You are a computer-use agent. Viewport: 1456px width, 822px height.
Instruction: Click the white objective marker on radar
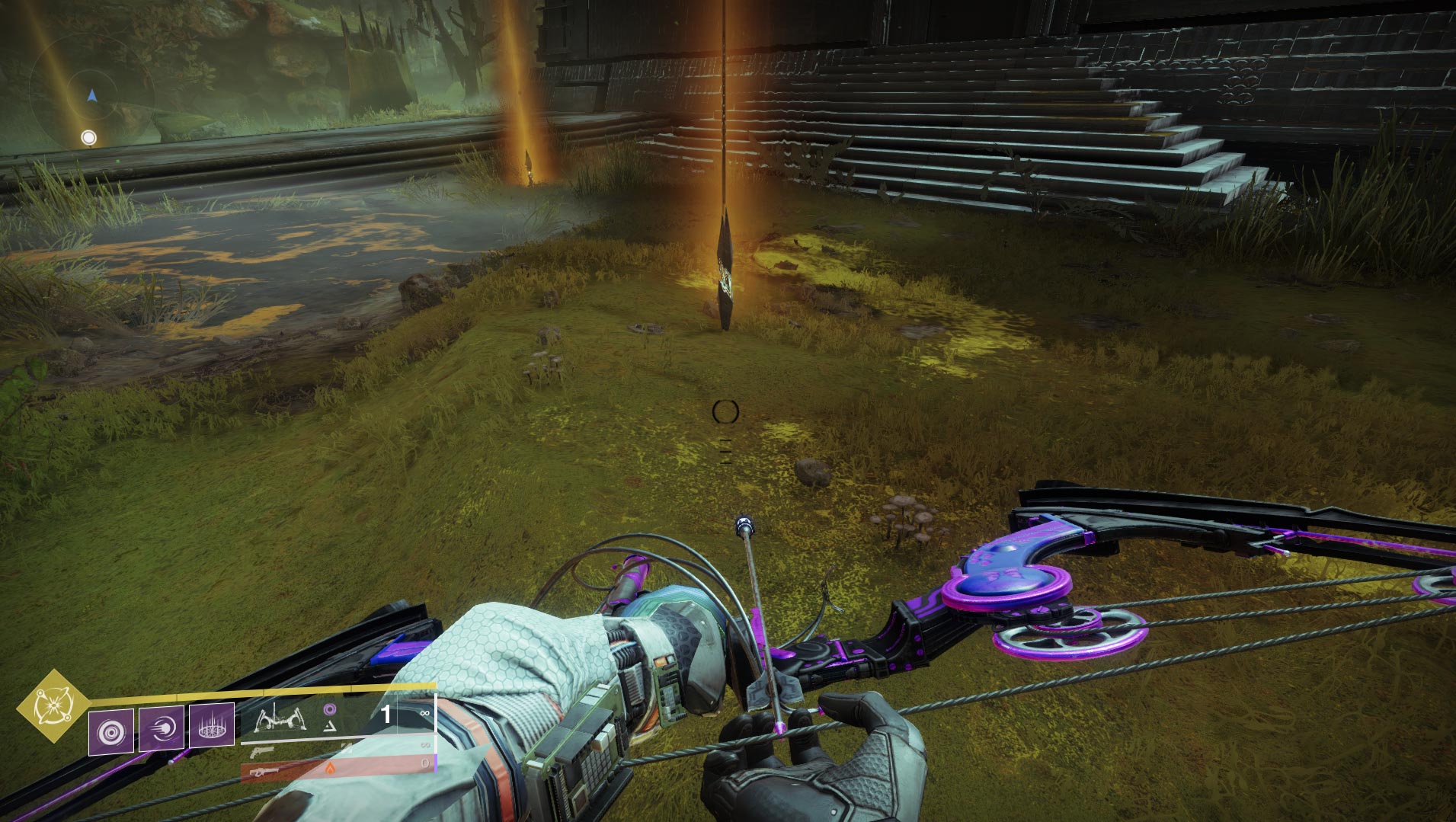click(89, 138)
